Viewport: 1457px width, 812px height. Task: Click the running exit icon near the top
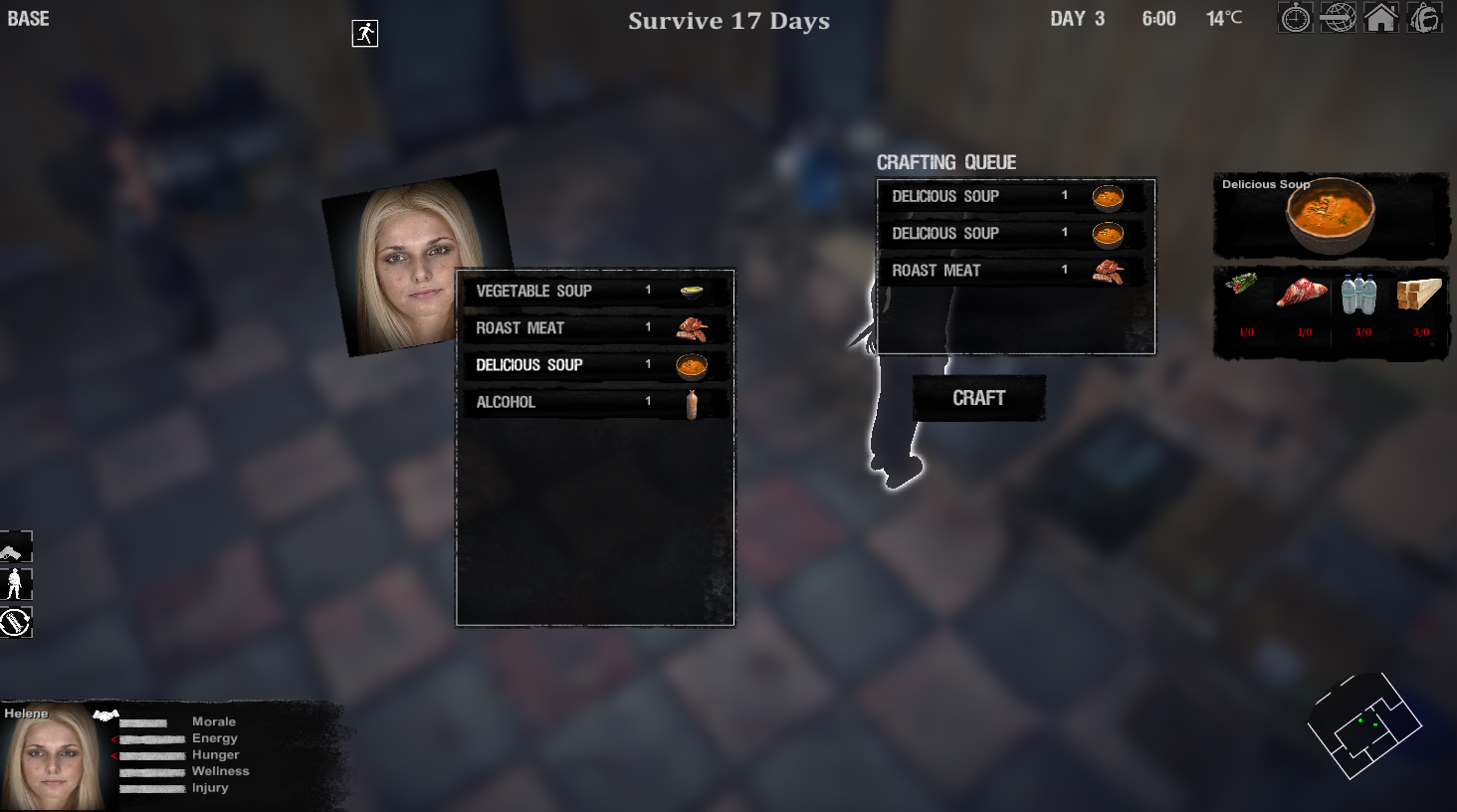(x=364, y=32)
